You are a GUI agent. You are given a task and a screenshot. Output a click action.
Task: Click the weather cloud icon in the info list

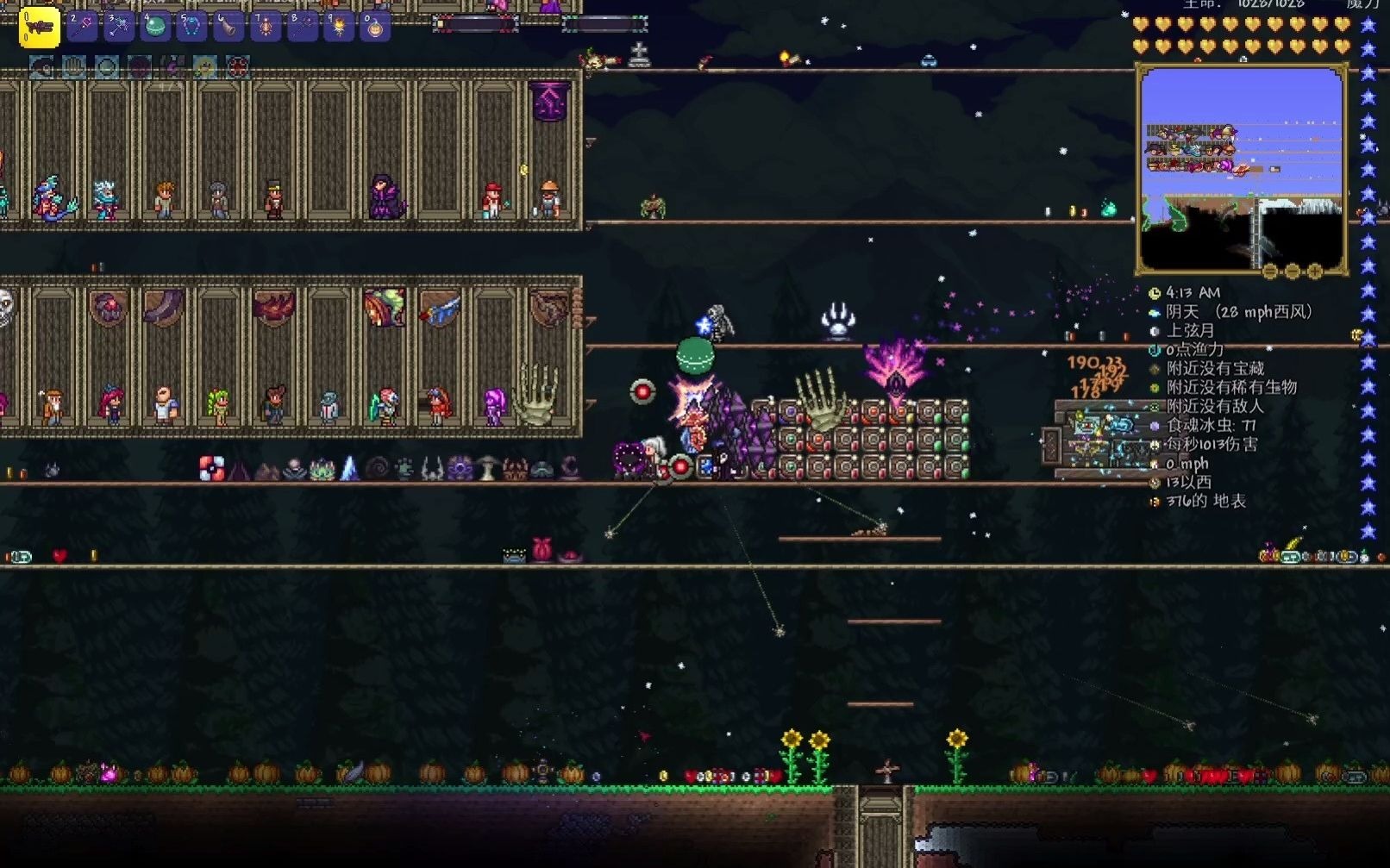tap(1155, 312)
